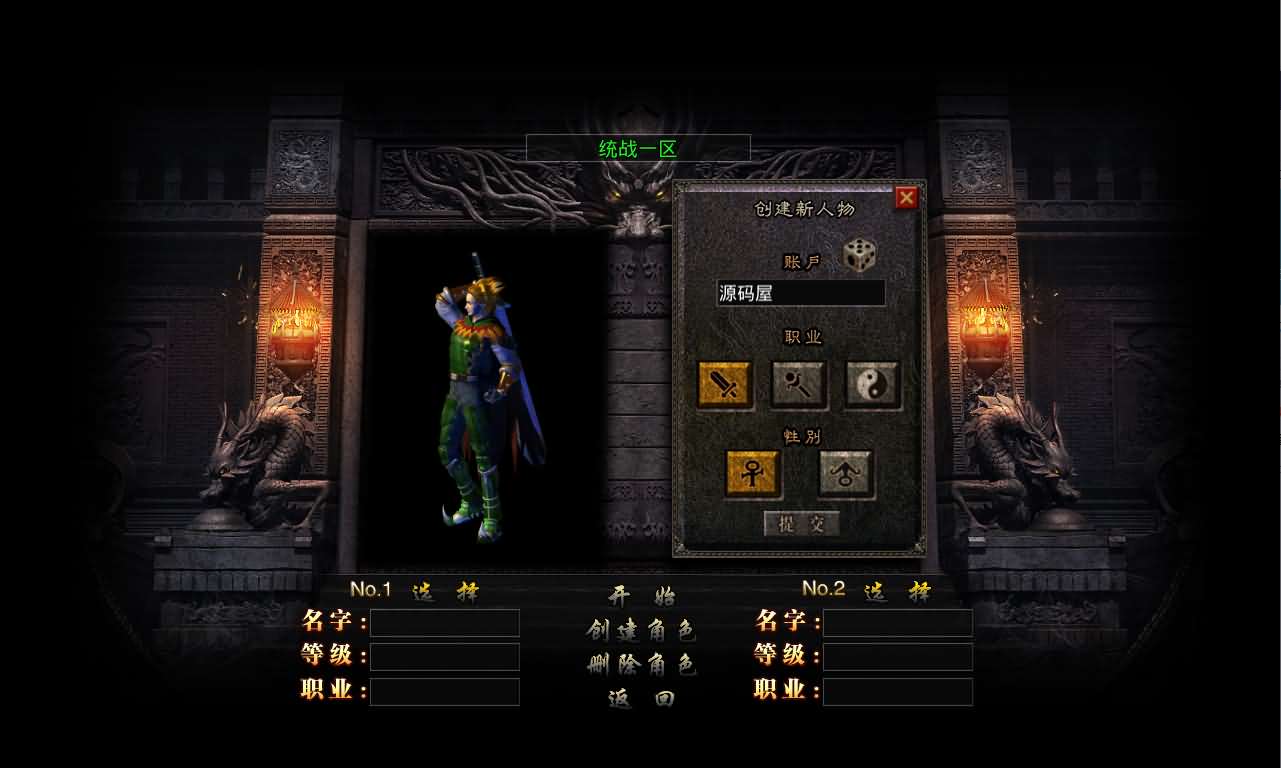This screenshot has width=1281, height=768.
Task: Select the No.1 character slot 选择 link
Action: coord(446,590)
